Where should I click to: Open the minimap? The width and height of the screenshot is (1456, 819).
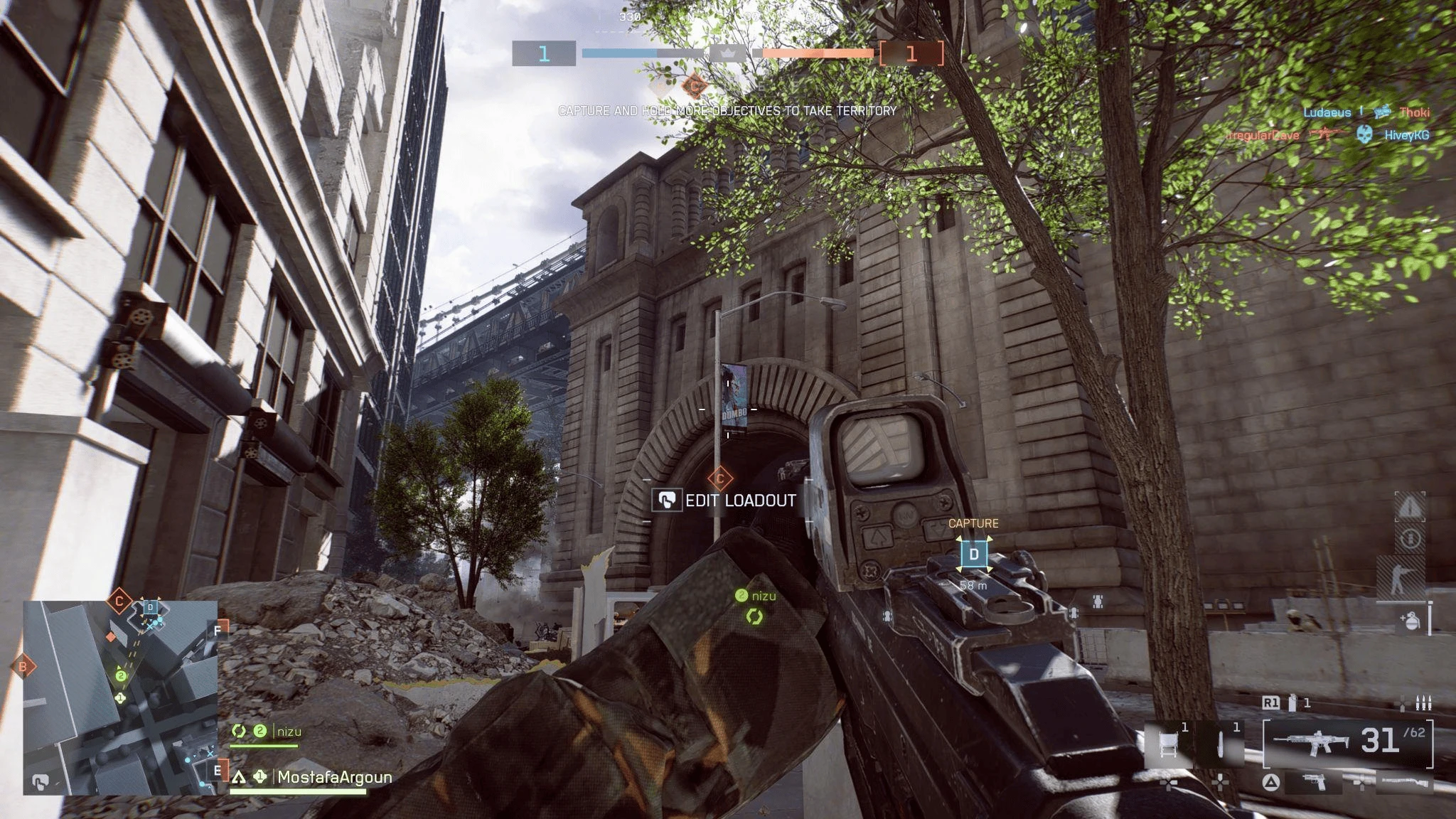click(120, 697)
